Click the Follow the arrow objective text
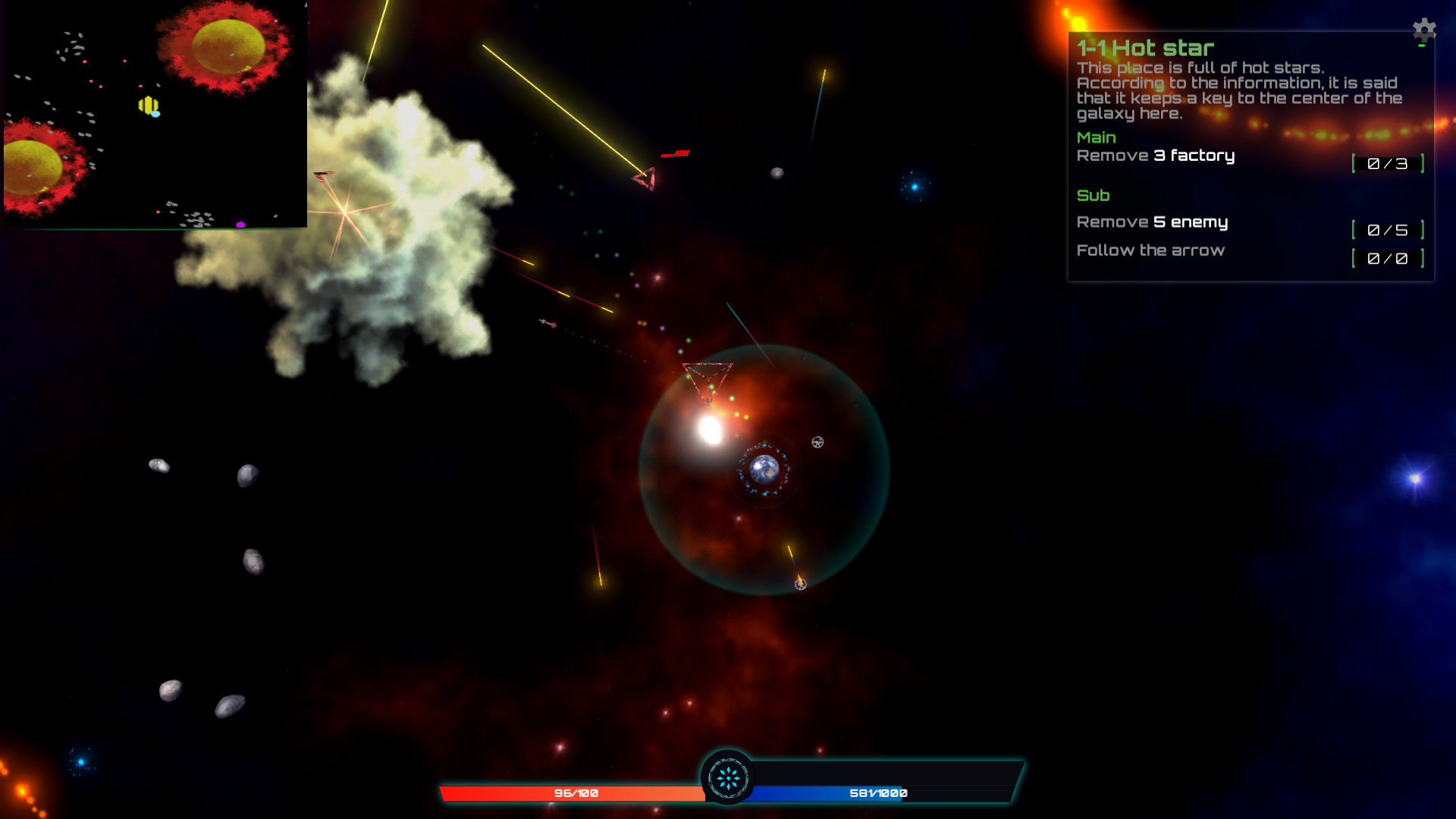The image size is (1456, 819). tap(1151, 250)
